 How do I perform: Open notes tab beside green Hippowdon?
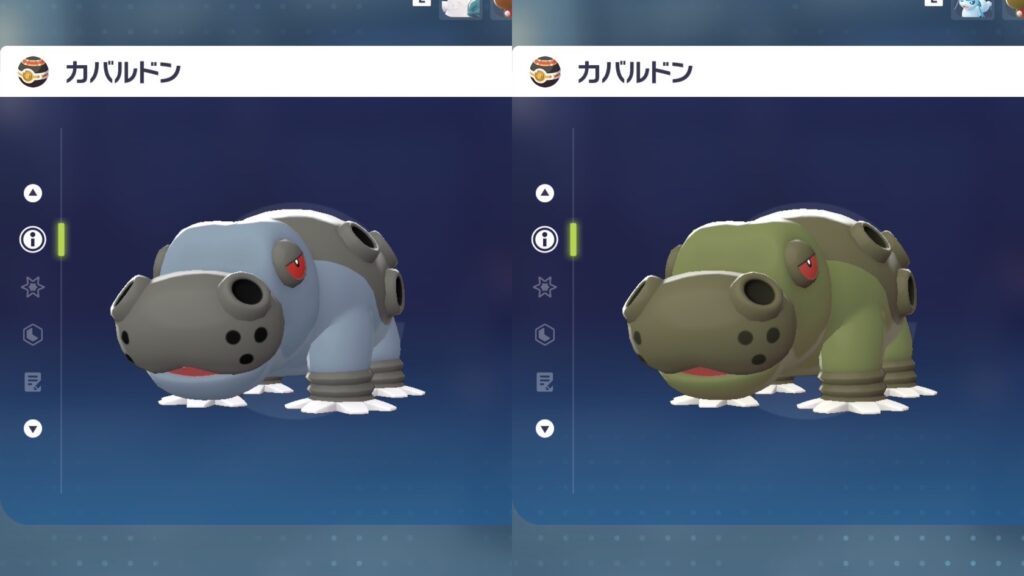tap(545, 381)
